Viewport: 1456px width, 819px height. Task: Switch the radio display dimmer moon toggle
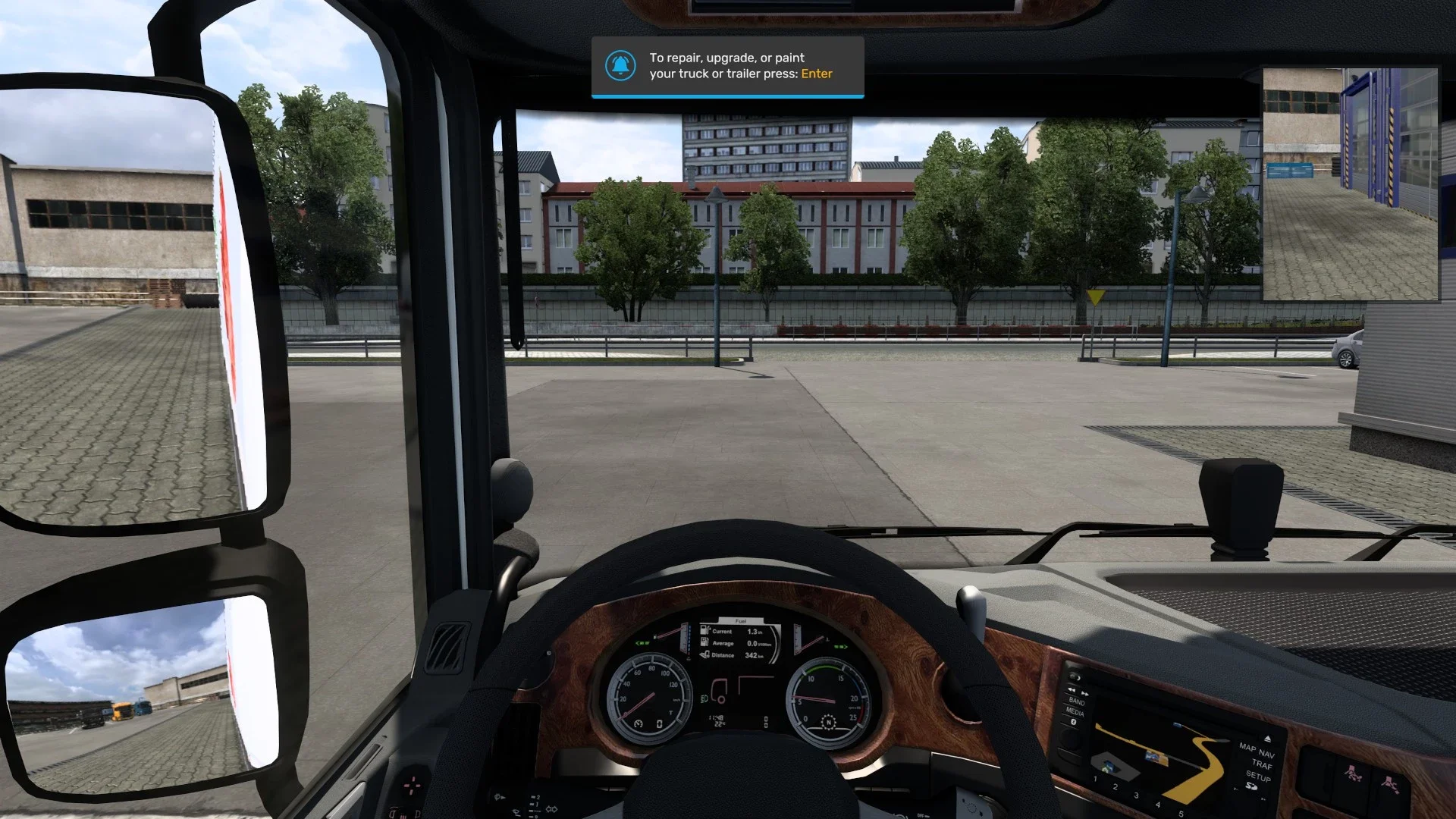[x=1076, y=677]
